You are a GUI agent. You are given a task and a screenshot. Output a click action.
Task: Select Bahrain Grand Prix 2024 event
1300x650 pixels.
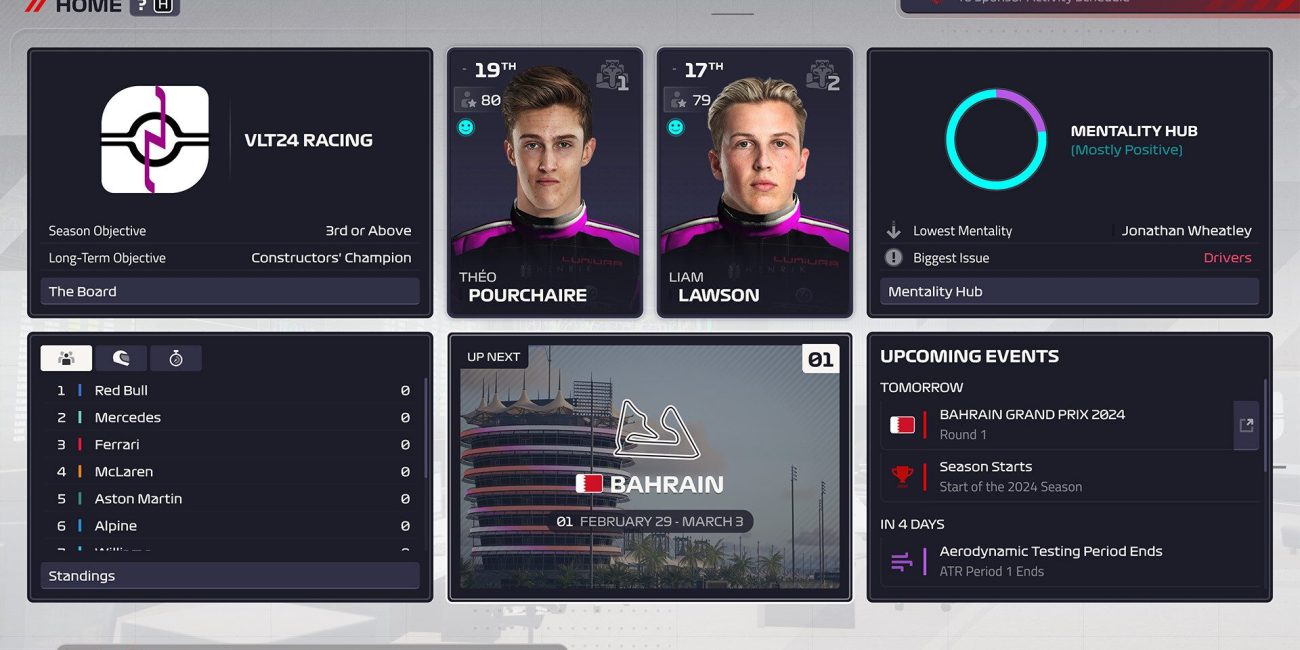pyautogui.click(x=1055, y=424)
